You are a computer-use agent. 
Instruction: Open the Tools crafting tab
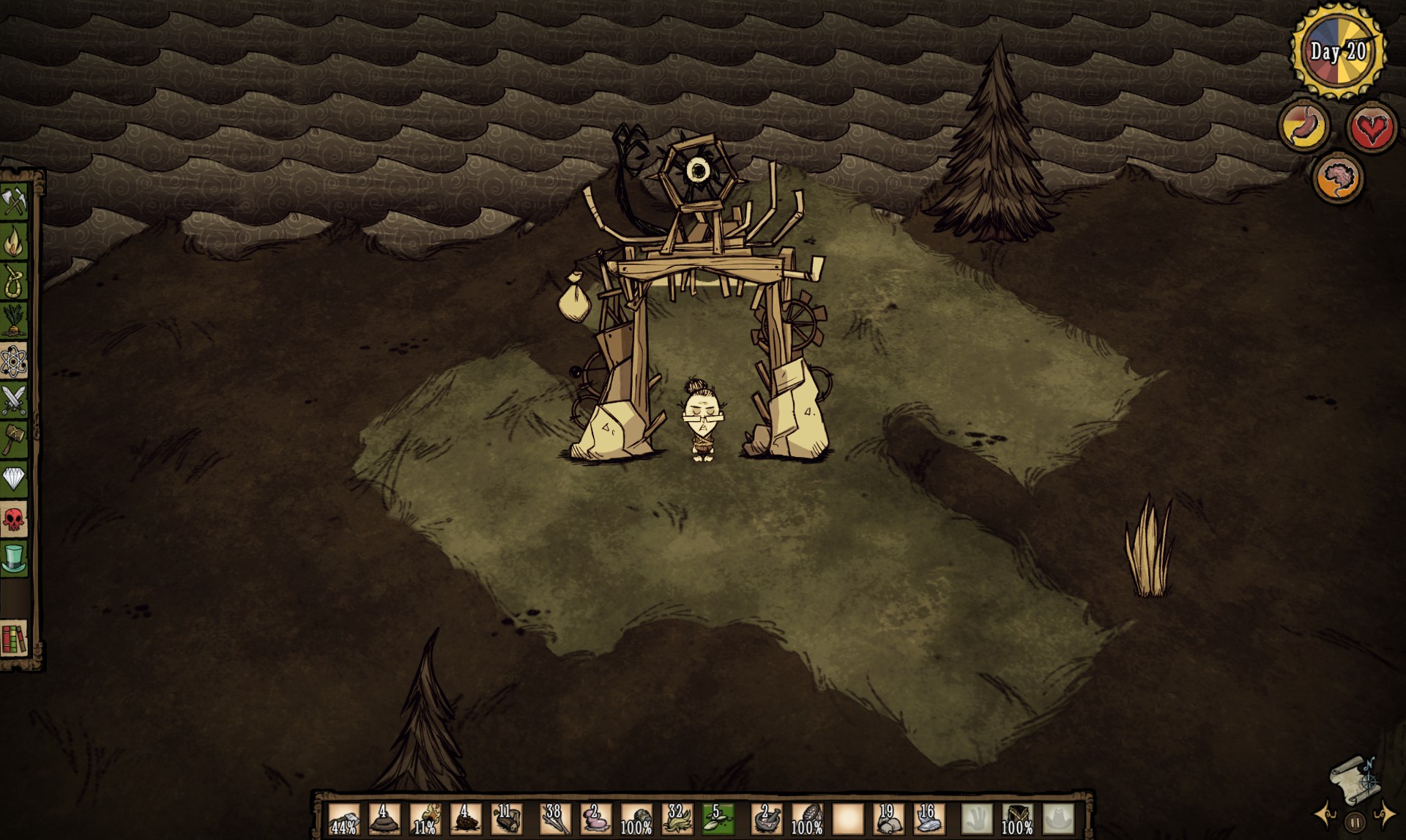point(15,200)
